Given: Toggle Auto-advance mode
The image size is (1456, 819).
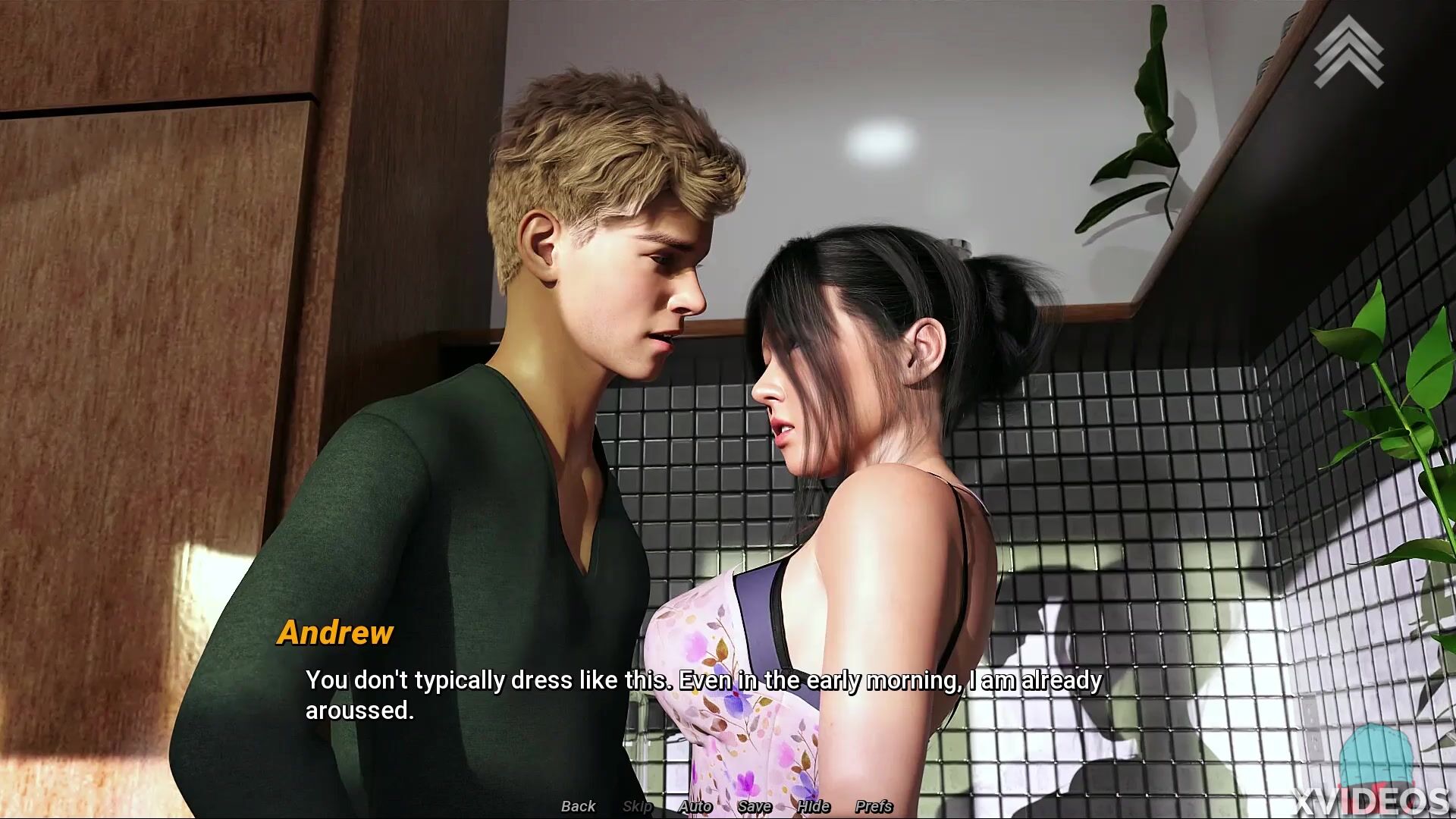Looking at the screenshot, I should tap(695, 806).
